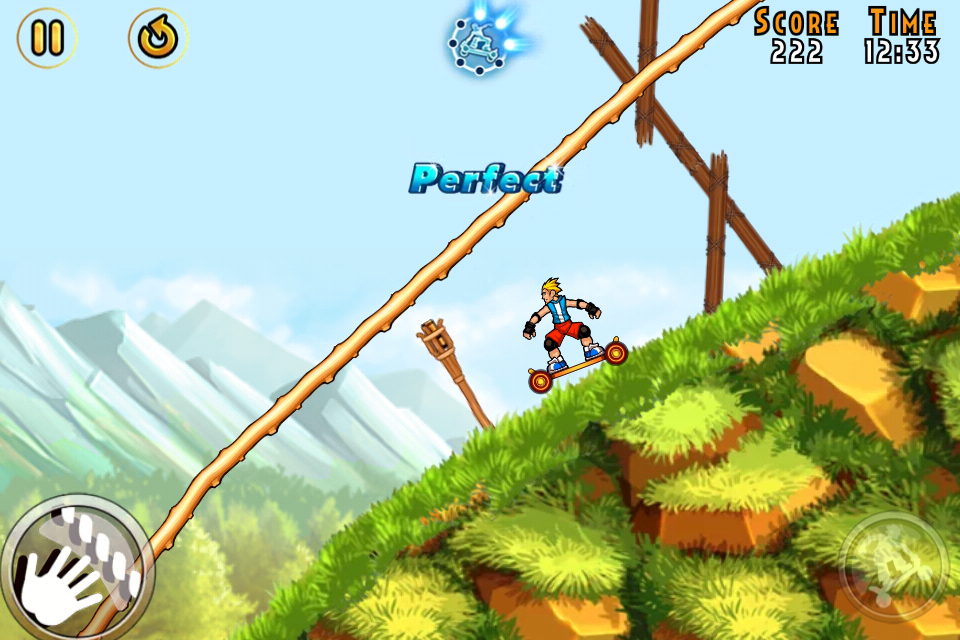960x640 pixels.
Task: Pause the game
Action: 46,38
